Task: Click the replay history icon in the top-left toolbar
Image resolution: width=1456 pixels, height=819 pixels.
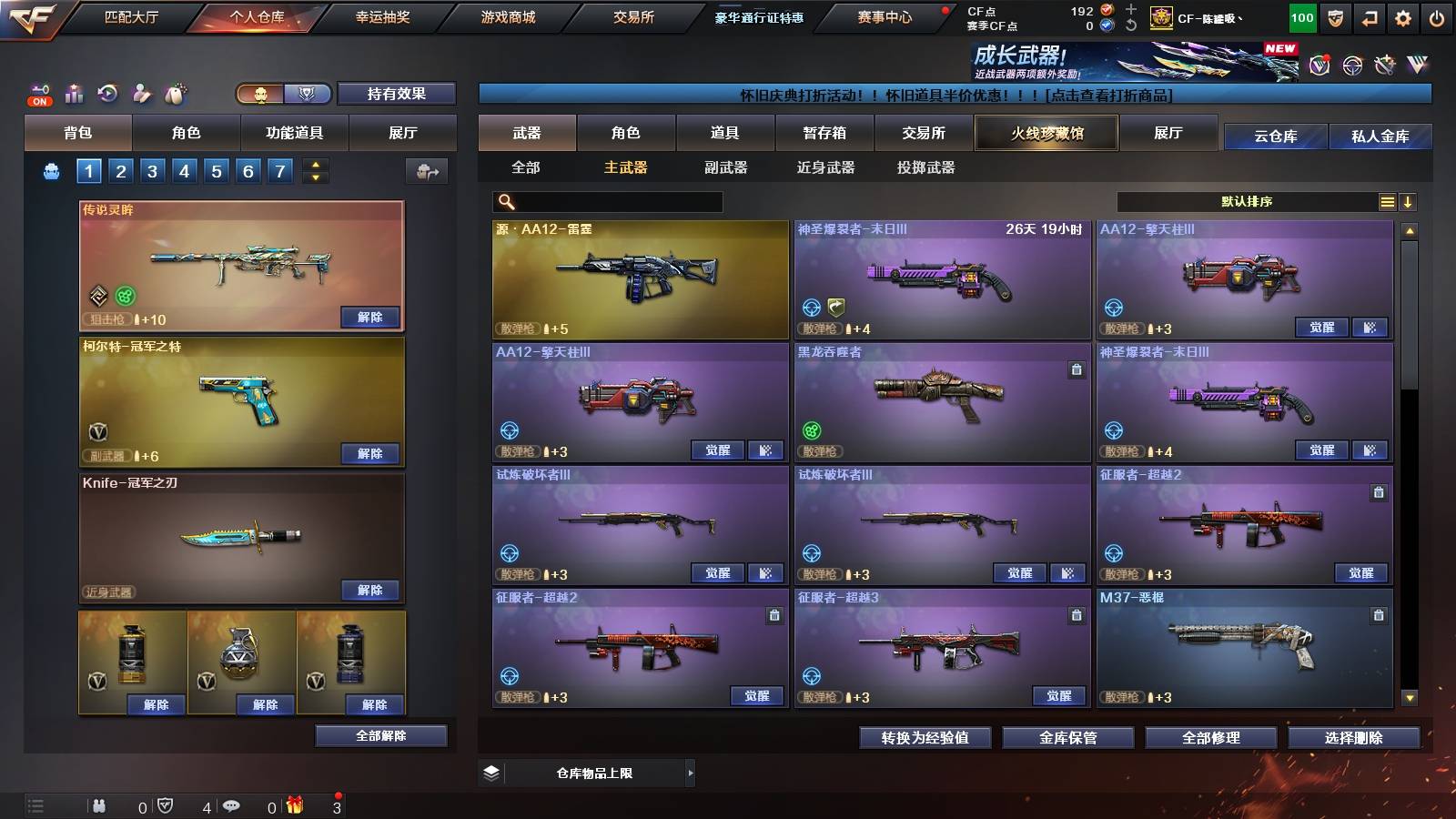Action: (107, 91)
